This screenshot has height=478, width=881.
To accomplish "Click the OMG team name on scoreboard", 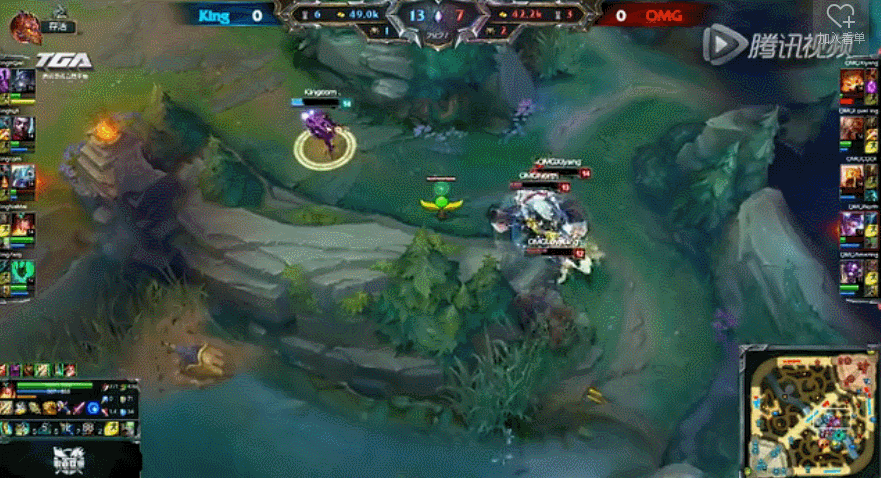I will point(662,16).
